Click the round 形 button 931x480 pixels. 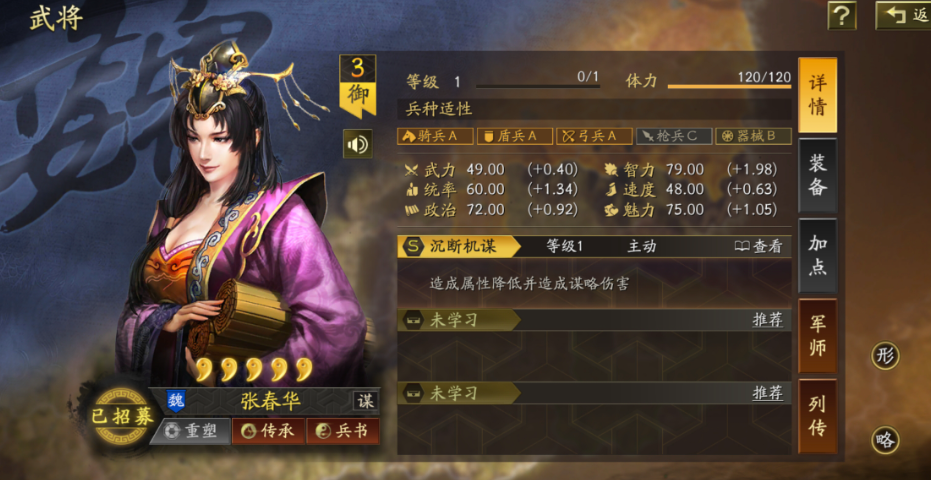pos(885,355)
